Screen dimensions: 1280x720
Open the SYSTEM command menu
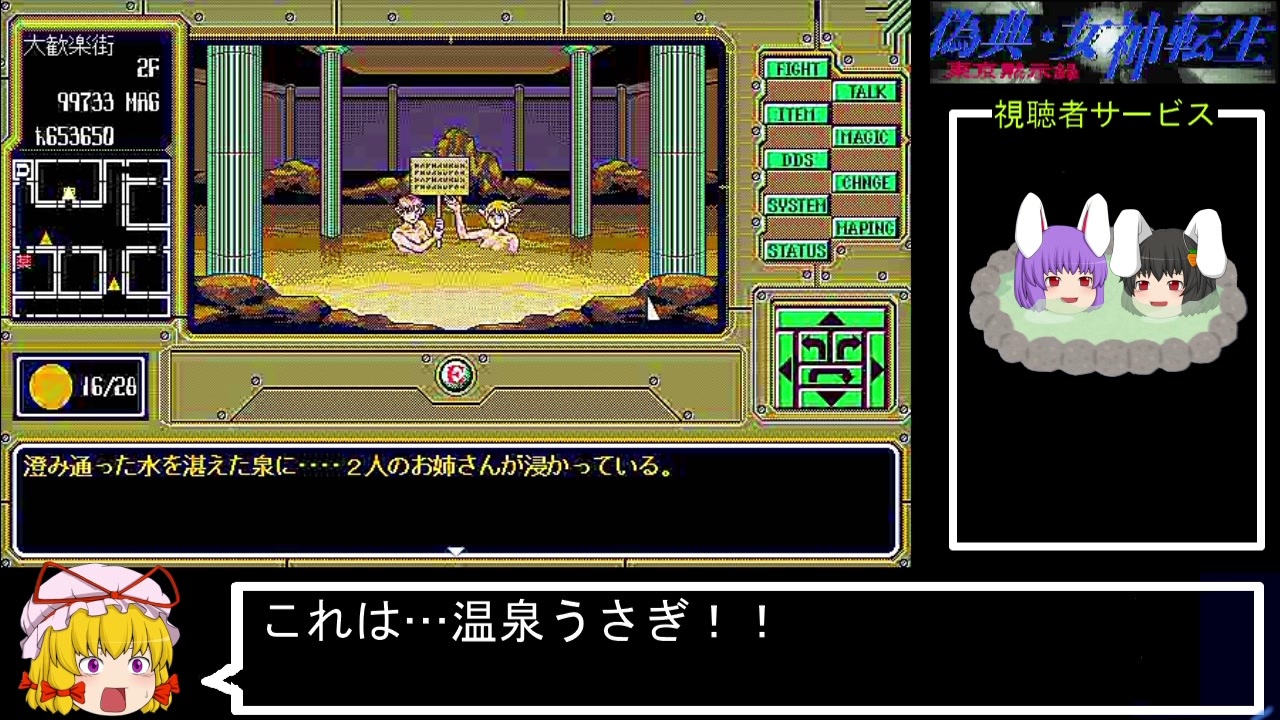click(x=796, y=205)
